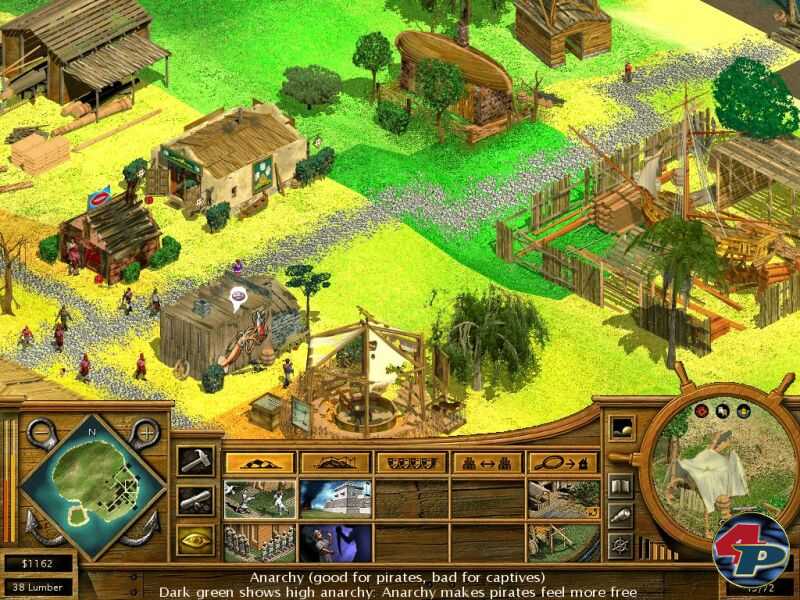Image resolution: width=800 pixels, height=600 pixels.
Task: Open the hammer build menu
Action: (x=194, y=460)
